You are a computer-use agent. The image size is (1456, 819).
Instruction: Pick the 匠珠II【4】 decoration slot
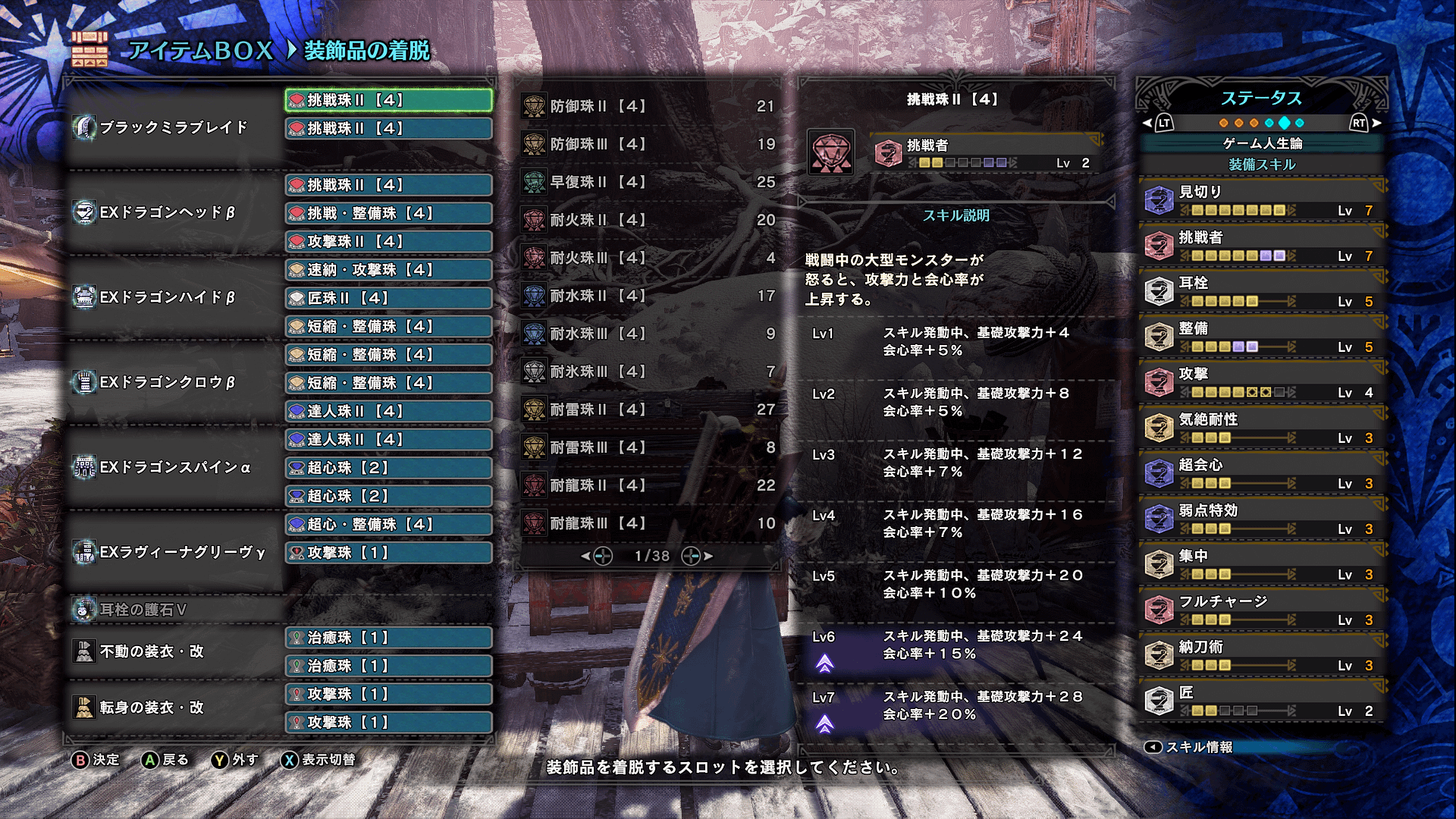[x=388, y=298]
